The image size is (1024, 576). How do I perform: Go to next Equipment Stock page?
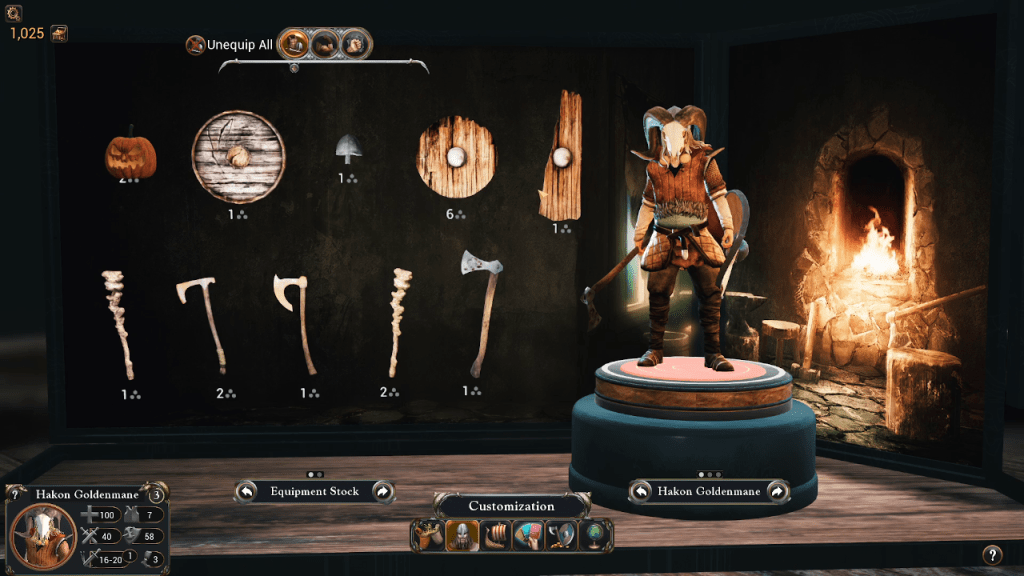tap(382, 491)
